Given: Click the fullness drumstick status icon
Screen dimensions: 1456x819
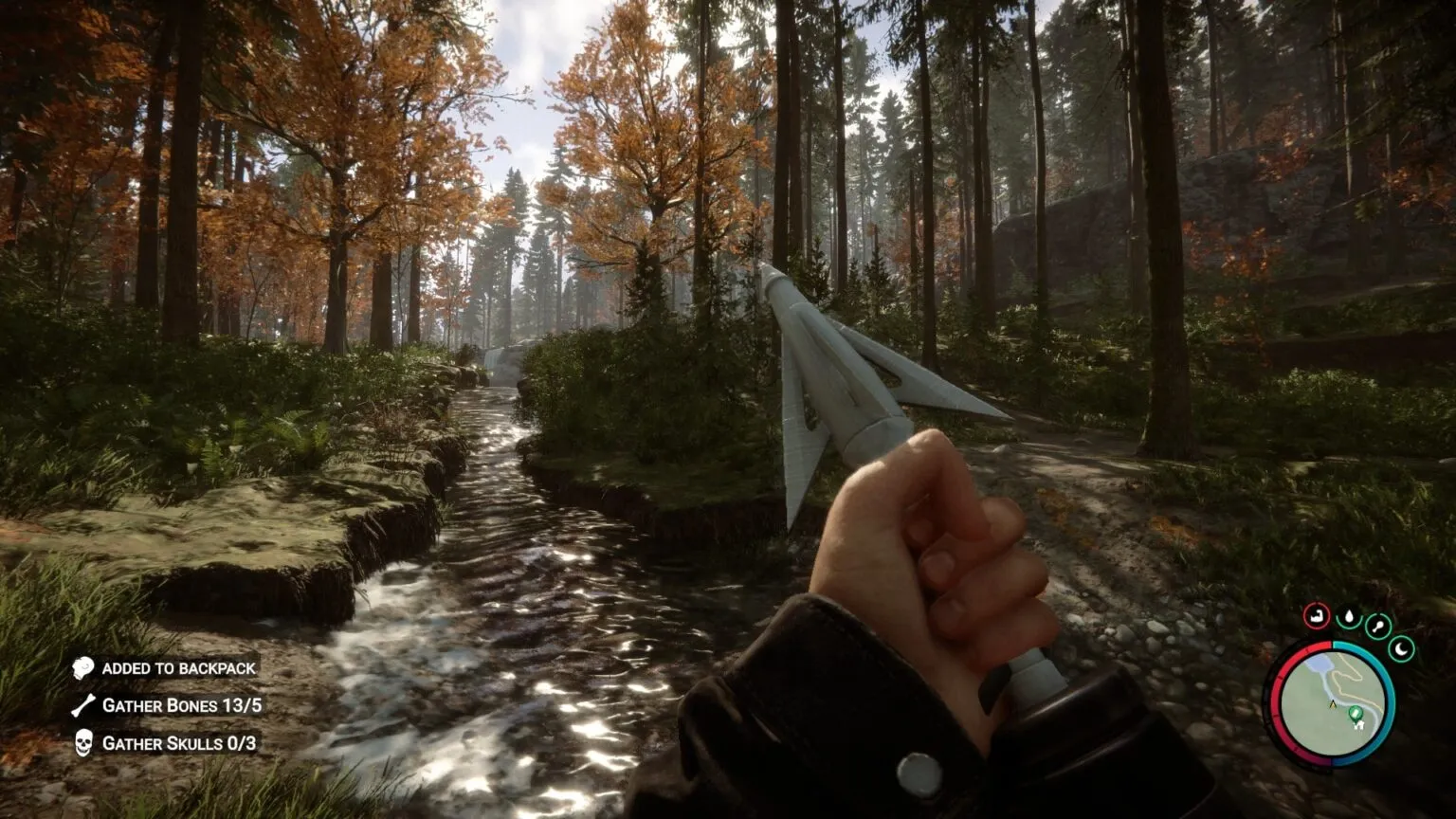Looking at the screenshot, I should 1377,628.
